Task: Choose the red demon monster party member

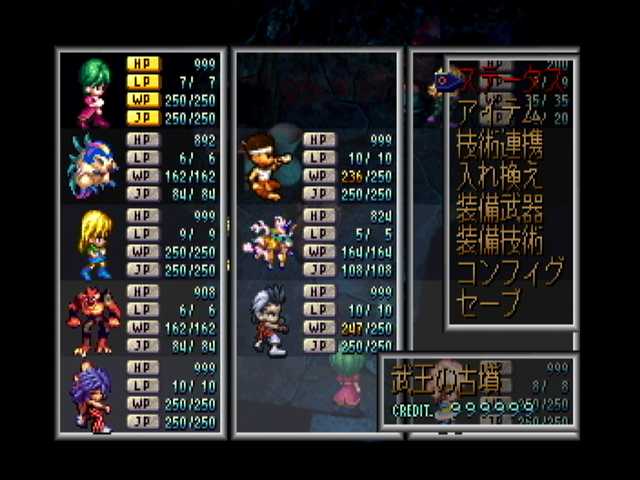Action: [x=93, y=319]
